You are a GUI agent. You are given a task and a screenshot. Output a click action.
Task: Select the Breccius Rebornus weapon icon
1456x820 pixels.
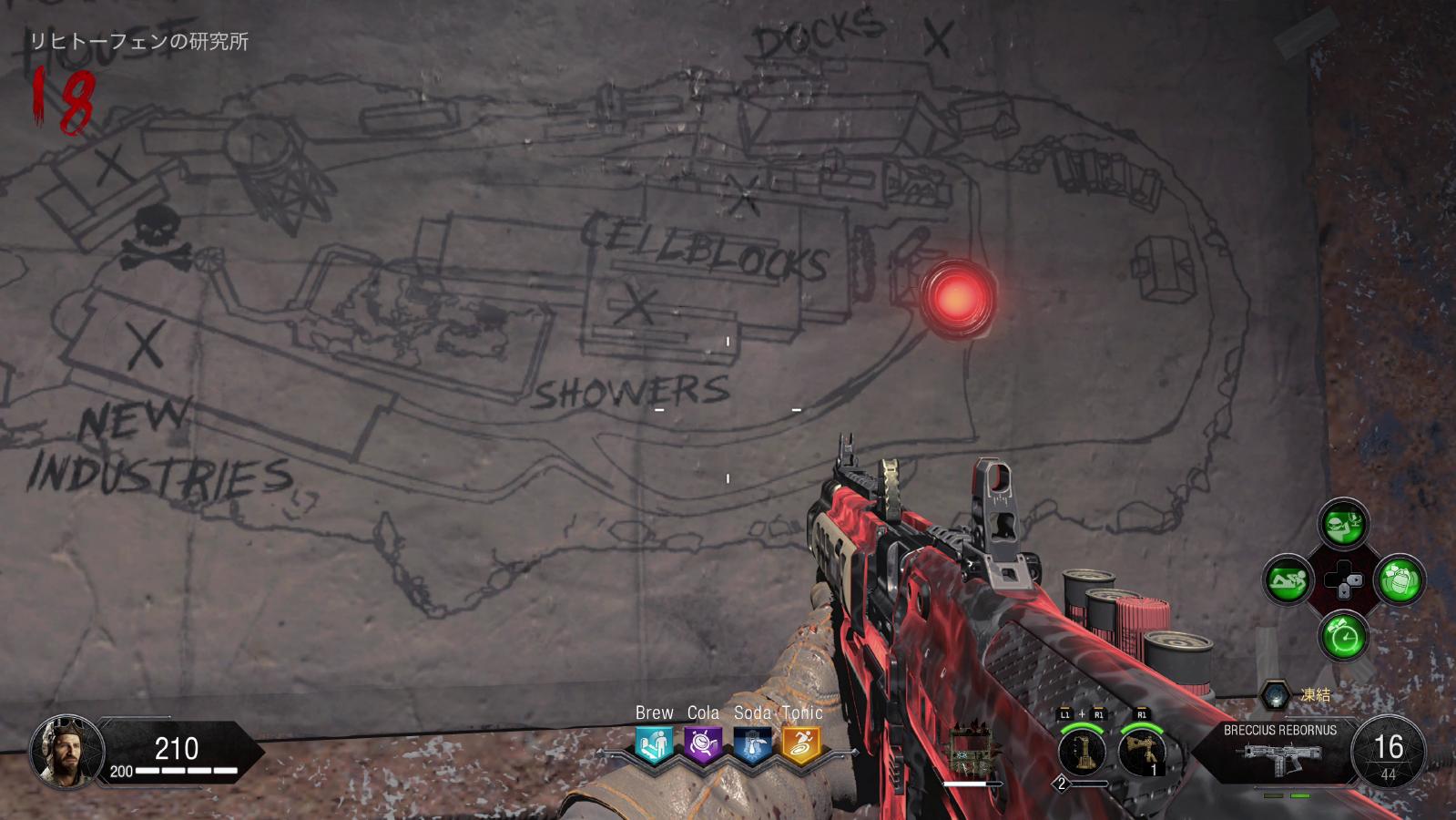click(1282, 757)
